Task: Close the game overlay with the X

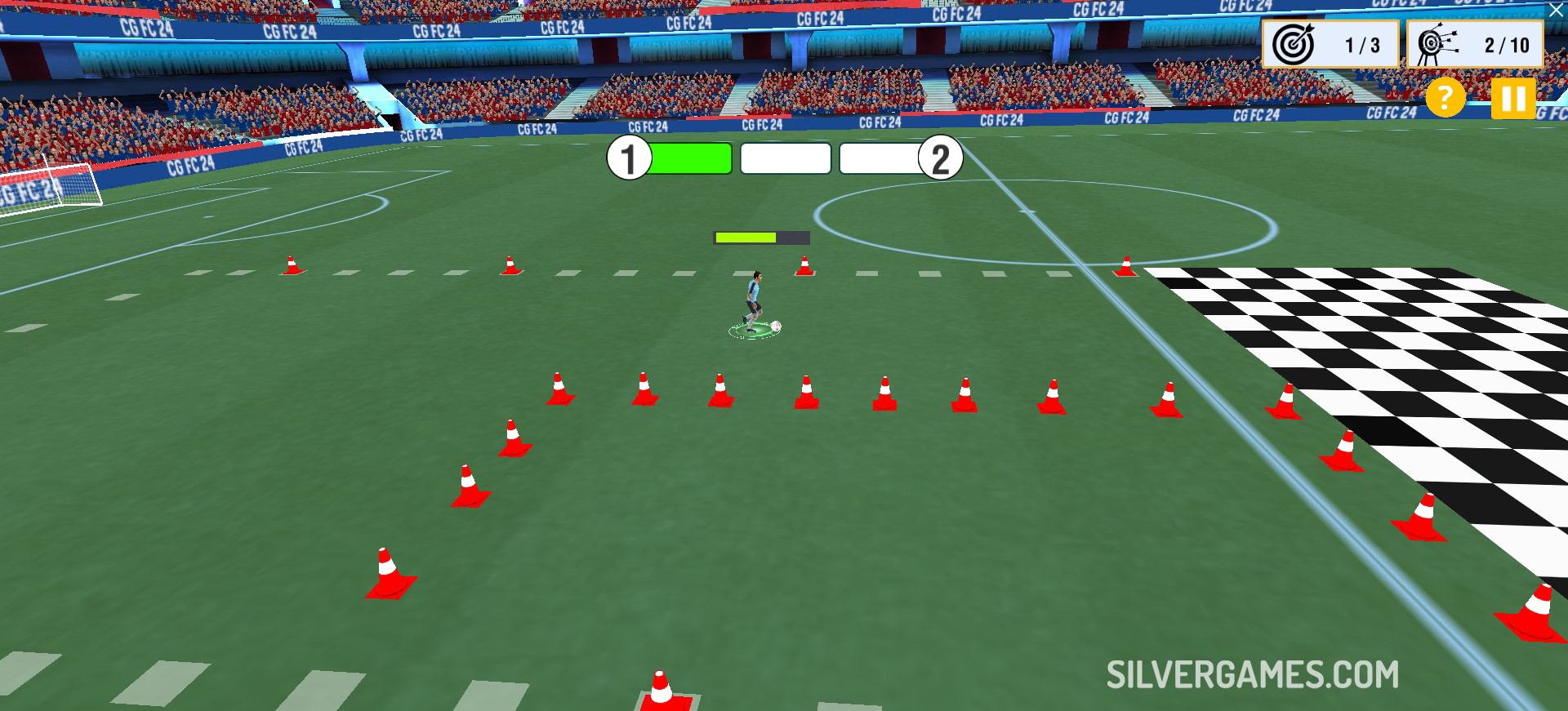Action: tap(1557, 11)
